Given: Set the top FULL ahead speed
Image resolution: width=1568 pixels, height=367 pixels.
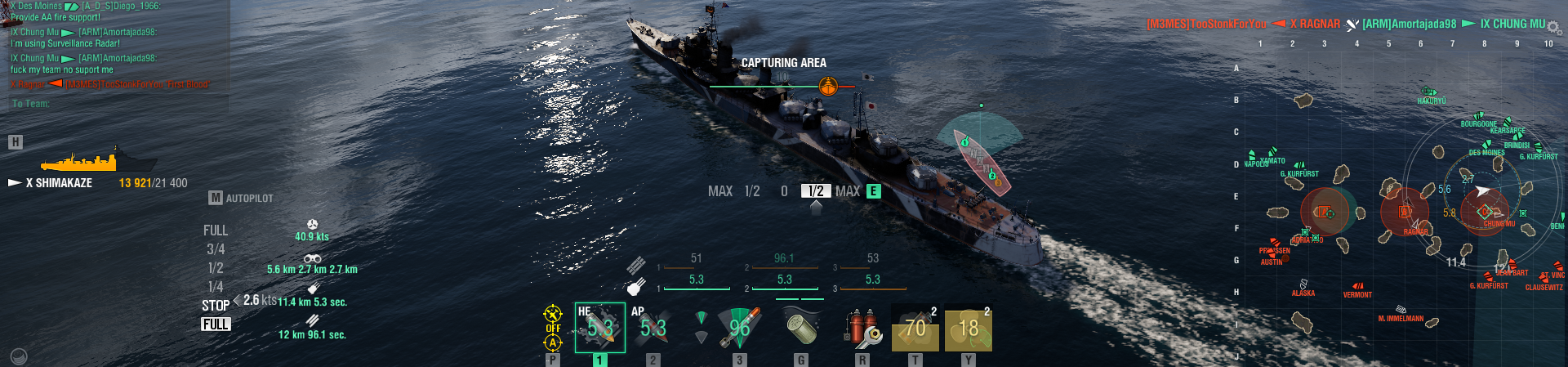Looking at the screenshot, I should click(216, 230).
